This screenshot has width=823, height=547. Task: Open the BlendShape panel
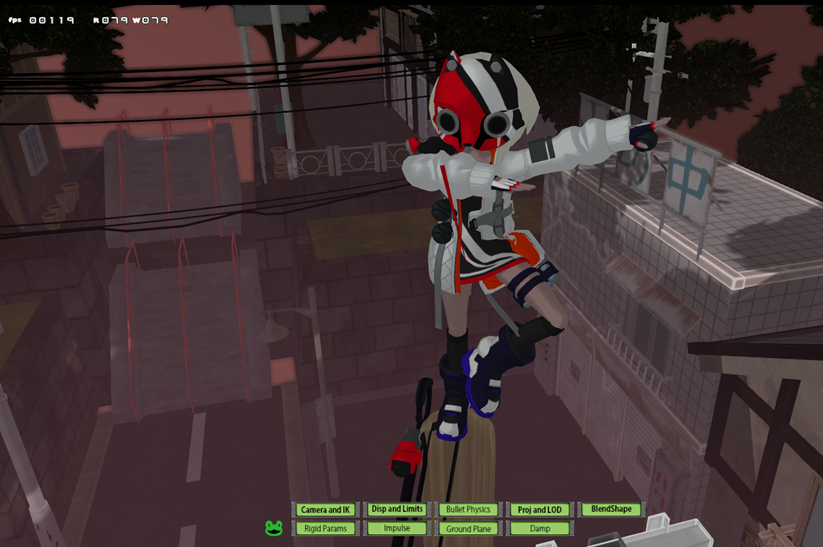coord(611,509)
